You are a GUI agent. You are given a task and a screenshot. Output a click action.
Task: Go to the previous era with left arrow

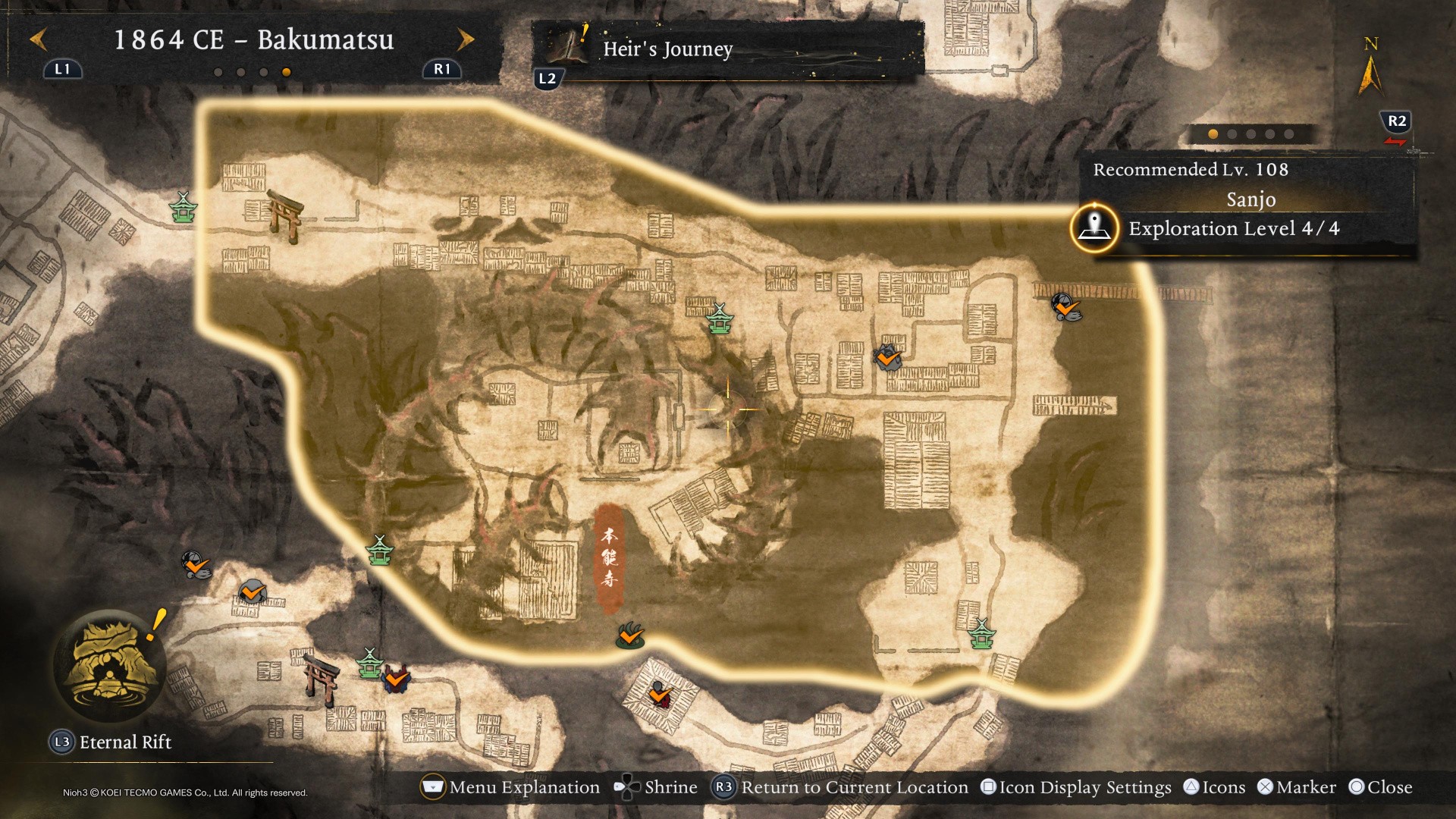click(39, 39)
